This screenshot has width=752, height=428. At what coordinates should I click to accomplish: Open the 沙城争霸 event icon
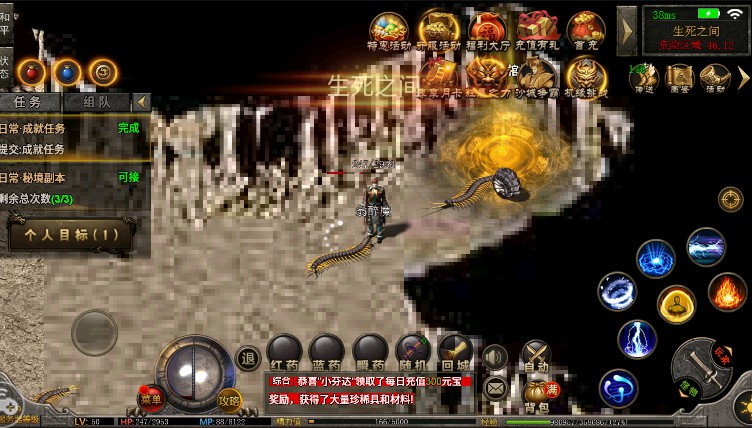point(535,76)
